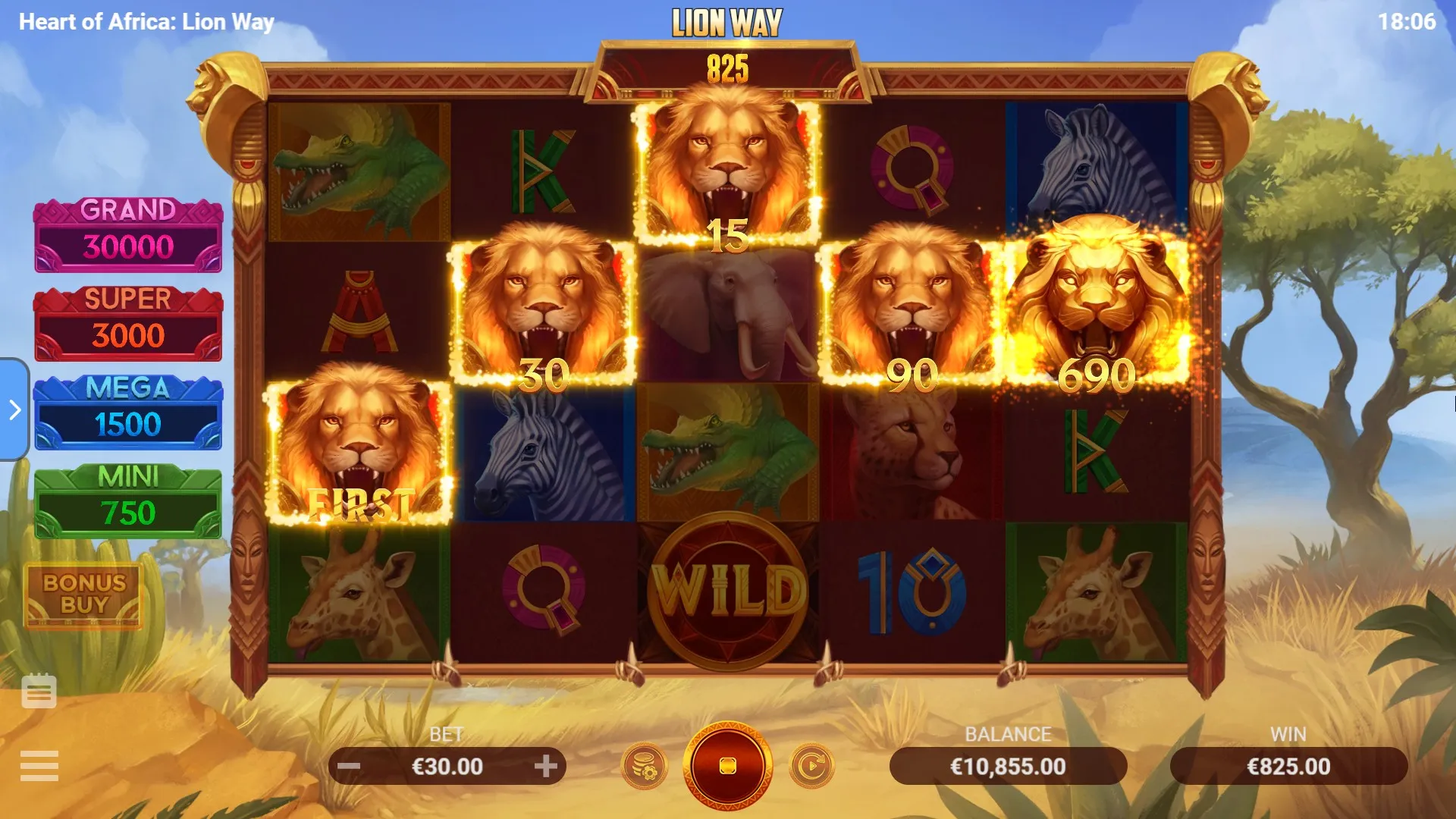Open the notepad paytable icon
1456x819 pixels.
(x=39, y=691)
